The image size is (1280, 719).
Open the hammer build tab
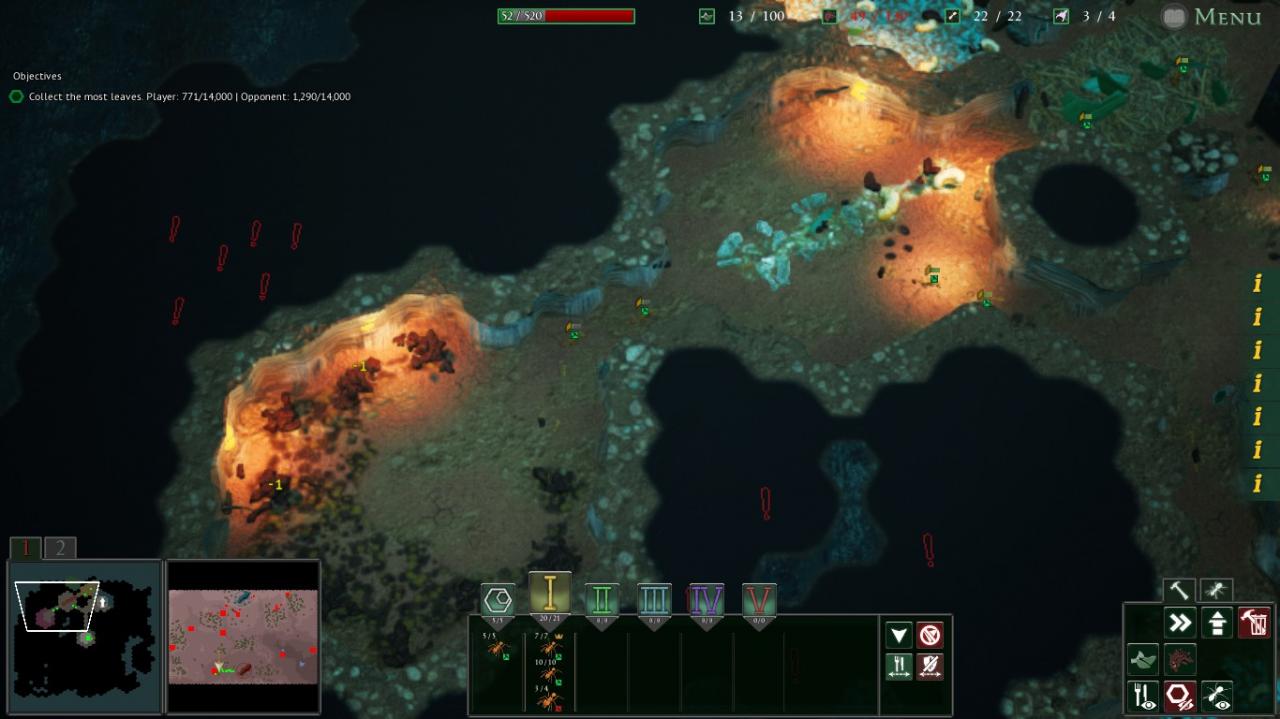click(x=1181, y=591)
